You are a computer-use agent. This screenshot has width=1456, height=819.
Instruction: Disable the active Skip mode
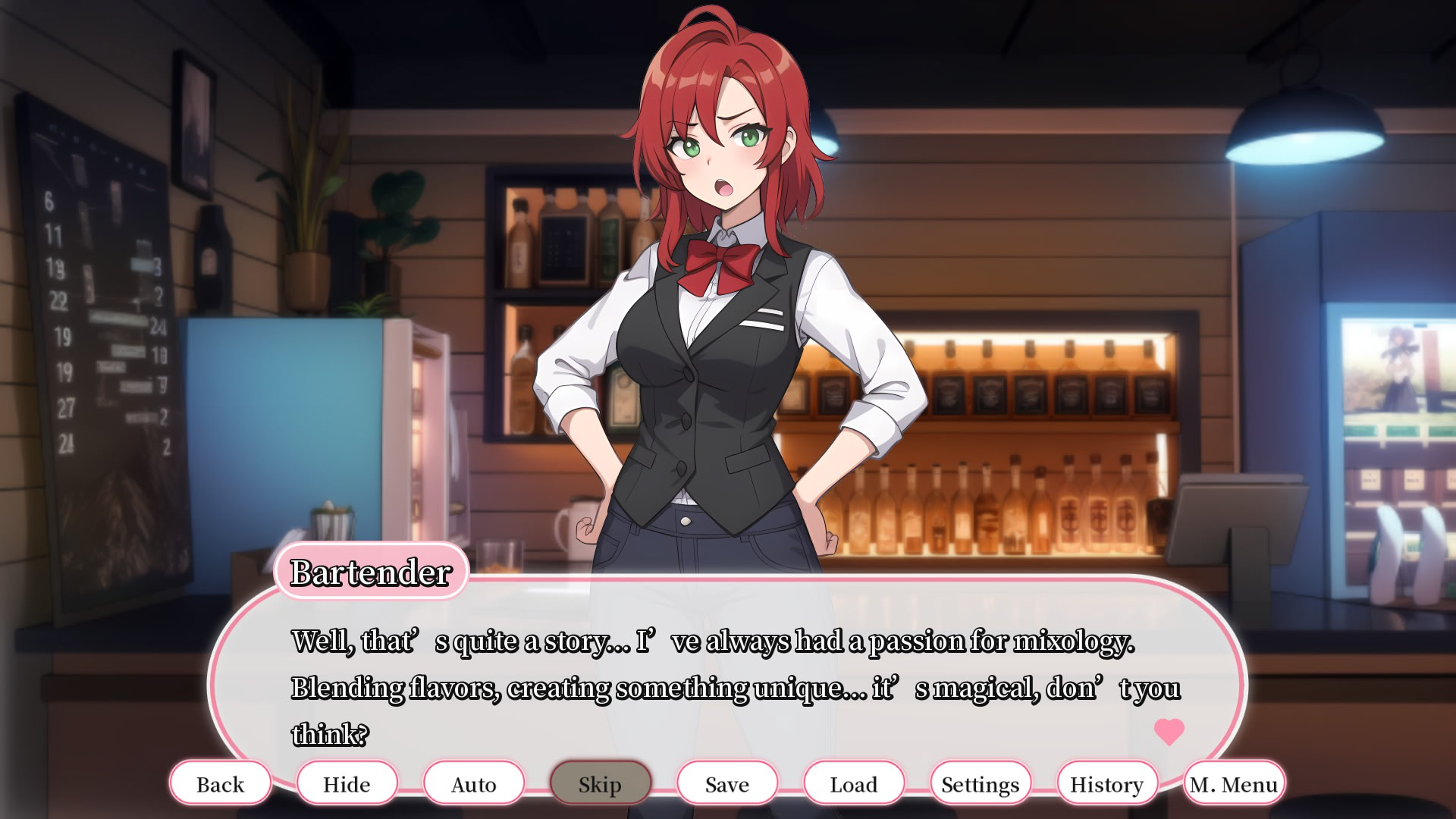coord(601,783)
